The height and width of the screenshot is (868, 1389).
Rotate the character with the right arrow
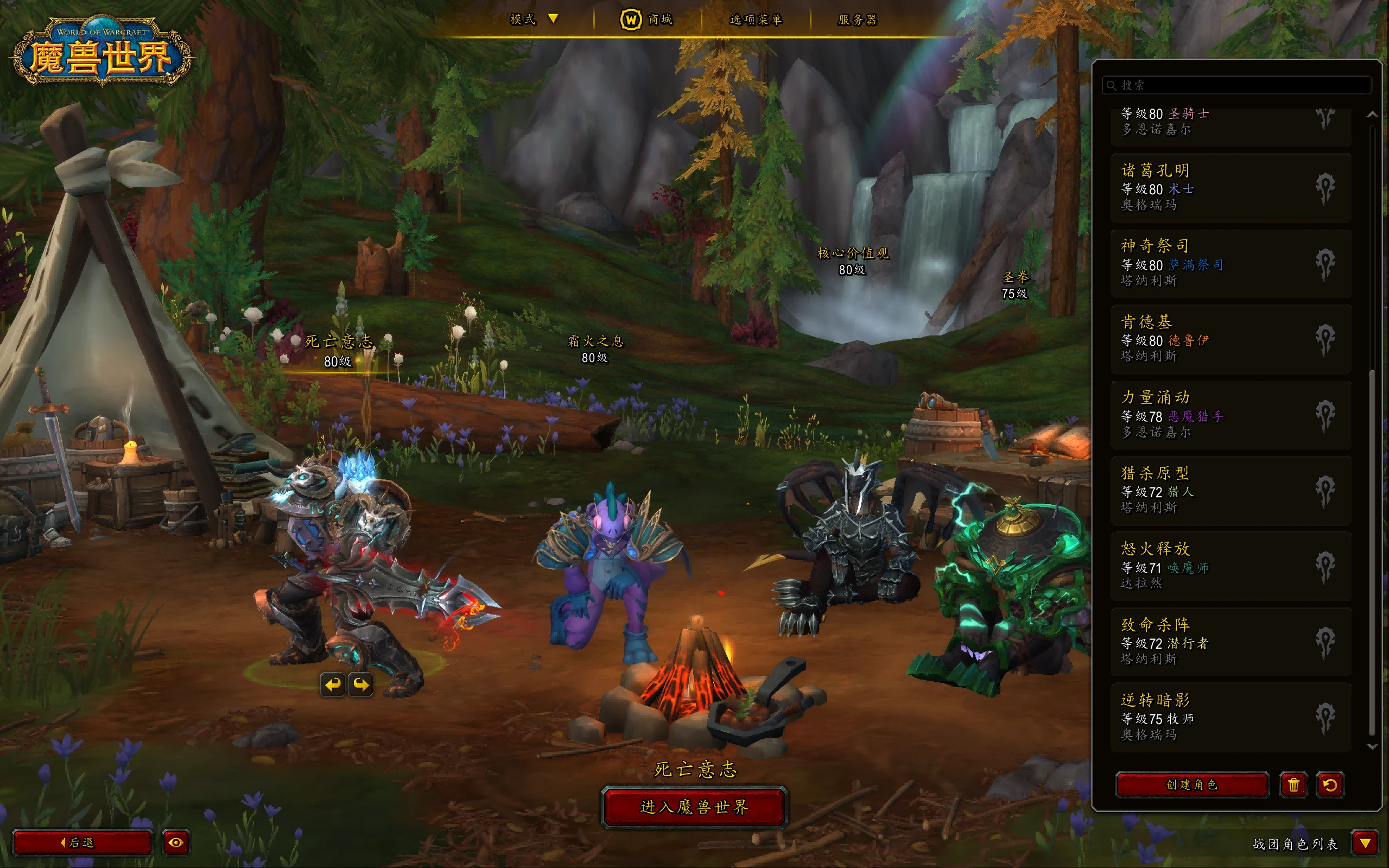[360, 685]
